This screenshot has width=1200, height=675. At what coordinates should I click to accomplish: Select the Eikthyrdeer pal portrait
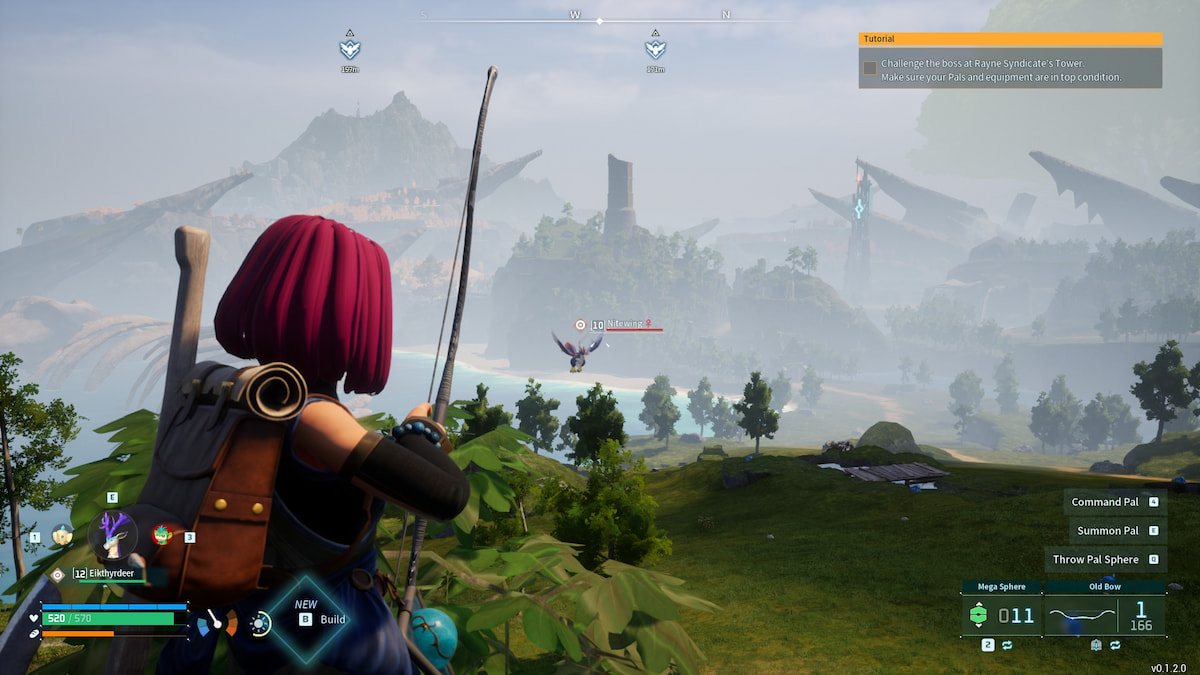click(113, 535)
